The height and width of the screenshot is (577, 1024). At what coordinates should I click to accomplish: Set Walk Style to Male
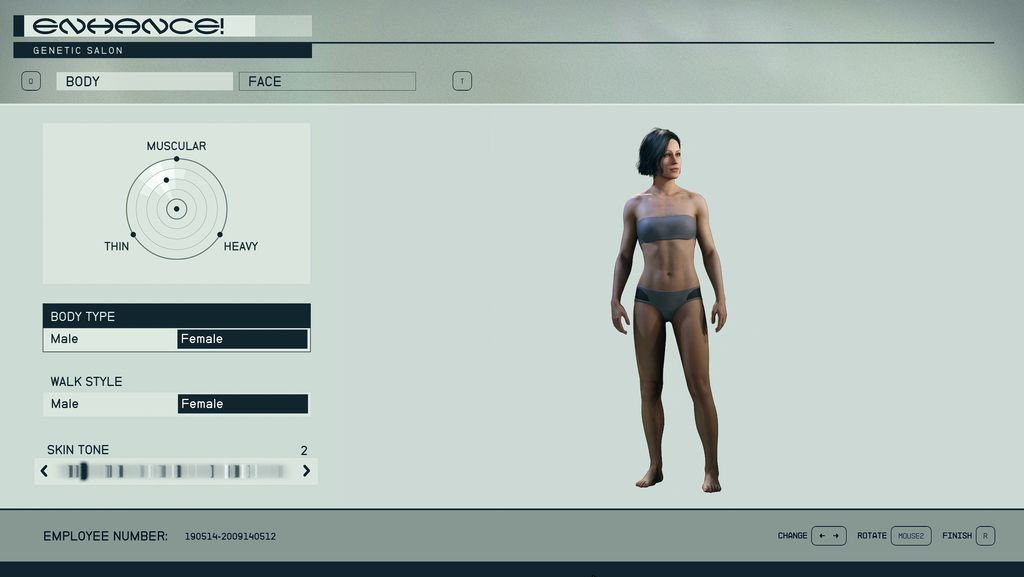tap(110, 404)
